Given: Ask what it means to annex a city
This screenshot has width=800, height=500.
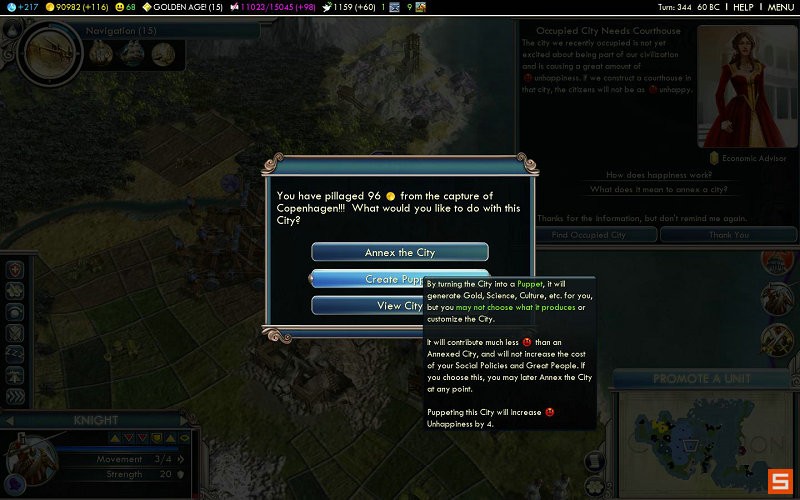Looking at the screenshot, I should pyautogui.click(x=659, y=189).
